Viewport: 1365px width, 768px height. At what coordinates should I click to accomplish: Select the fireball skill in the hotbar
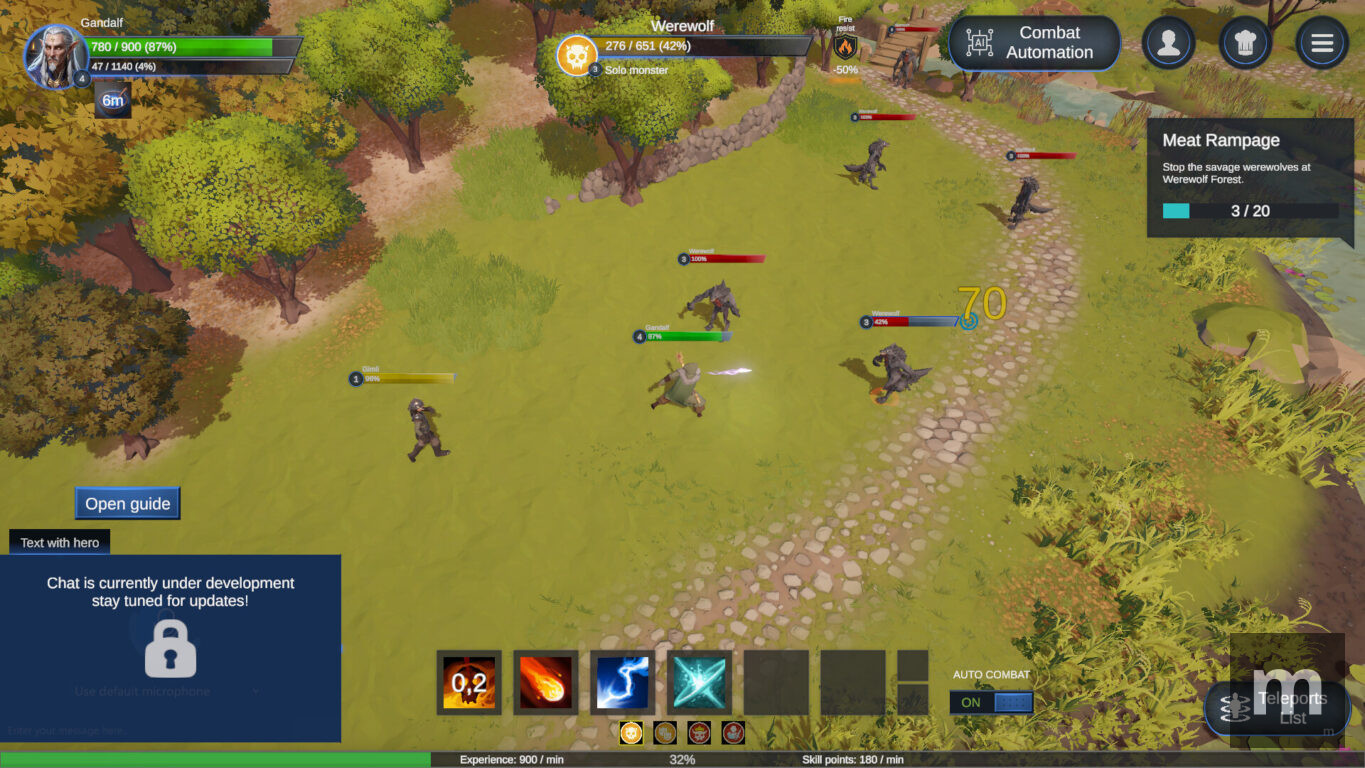(545, 683)
